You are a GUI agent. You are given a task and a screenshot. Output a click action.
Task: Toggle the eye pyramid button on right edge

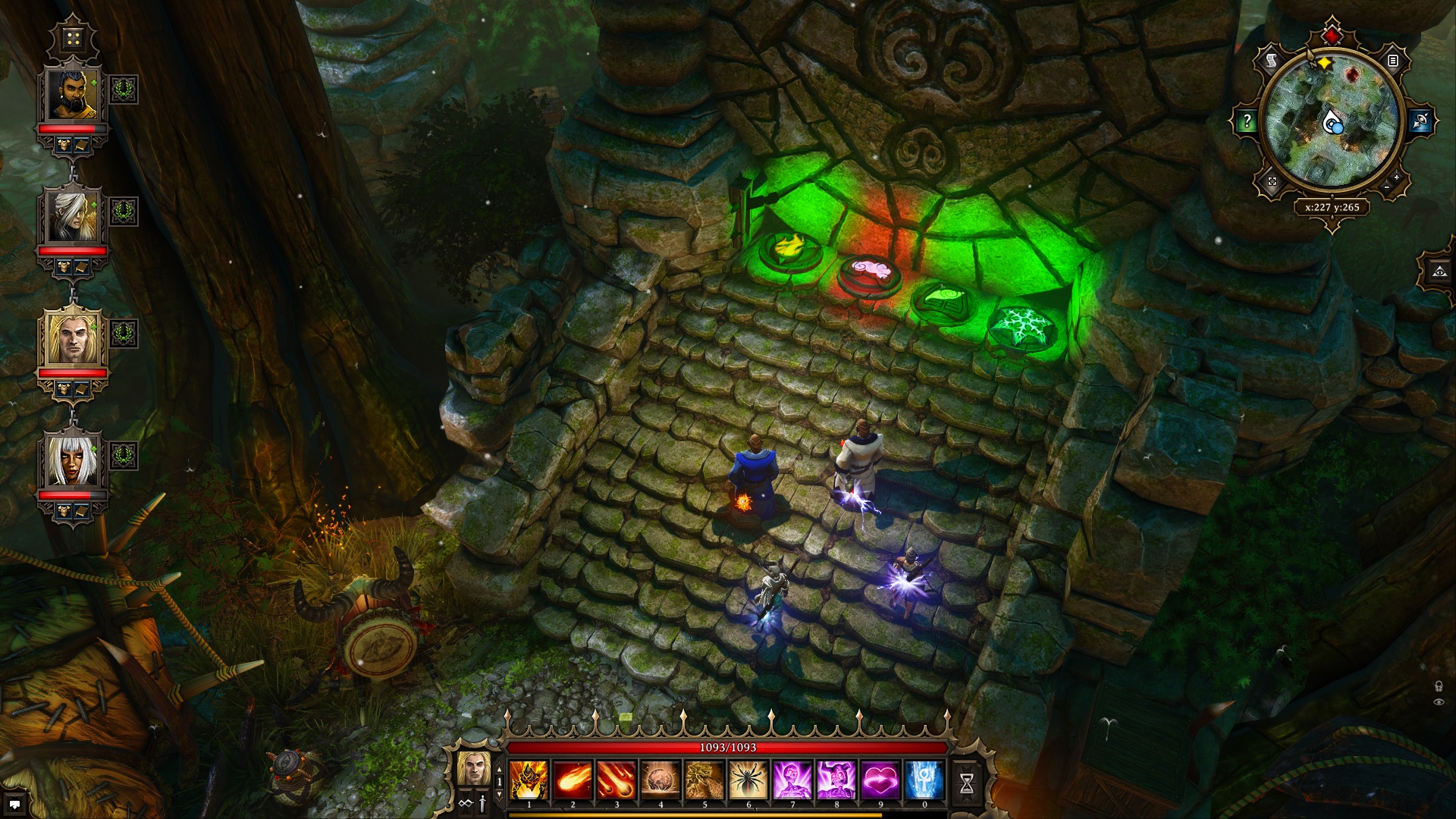pyautogui.click(x=1440, y=271)
